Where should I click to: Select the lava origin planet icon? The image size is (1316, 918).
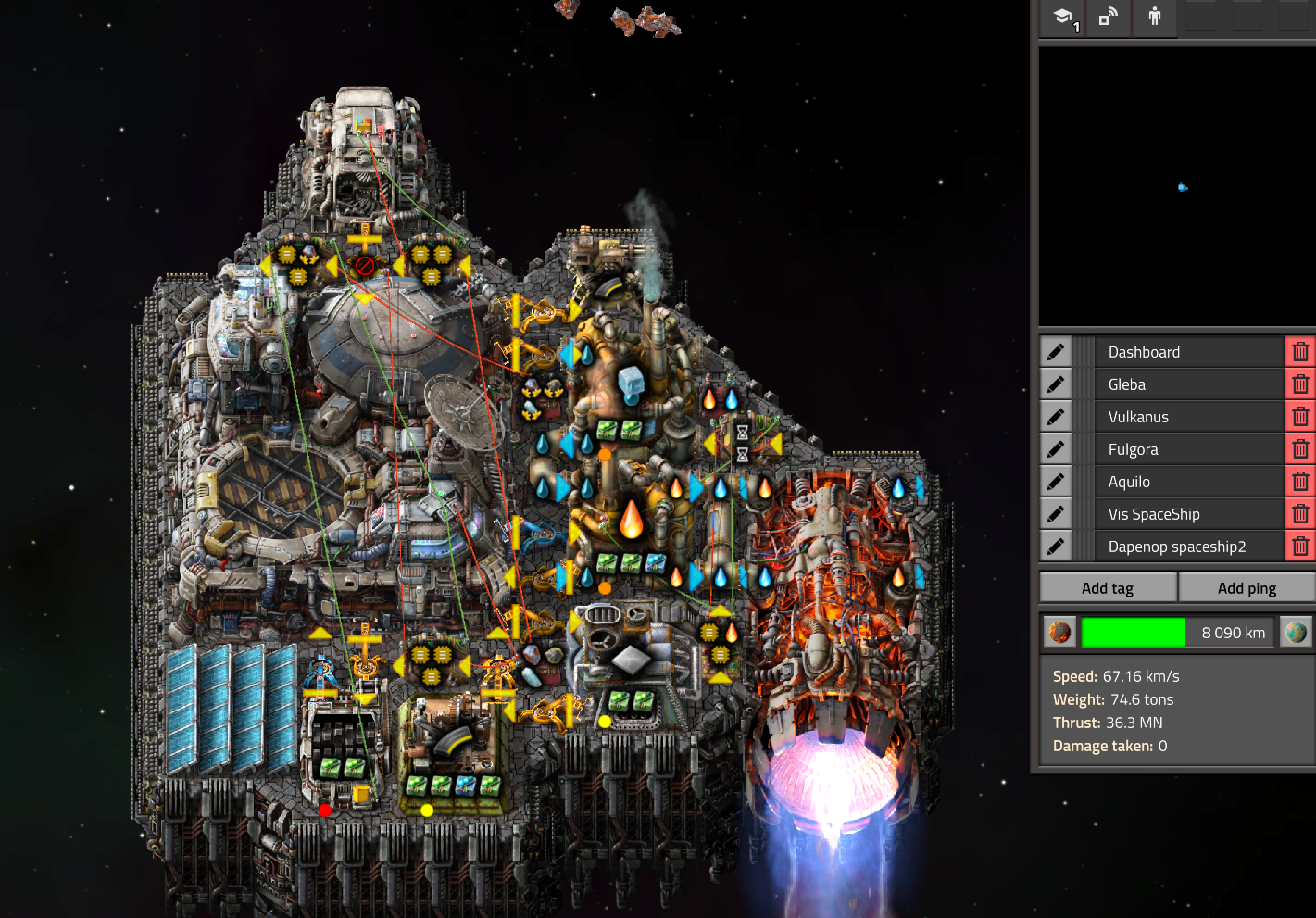pyautogui.click(x=1059, y=633)
